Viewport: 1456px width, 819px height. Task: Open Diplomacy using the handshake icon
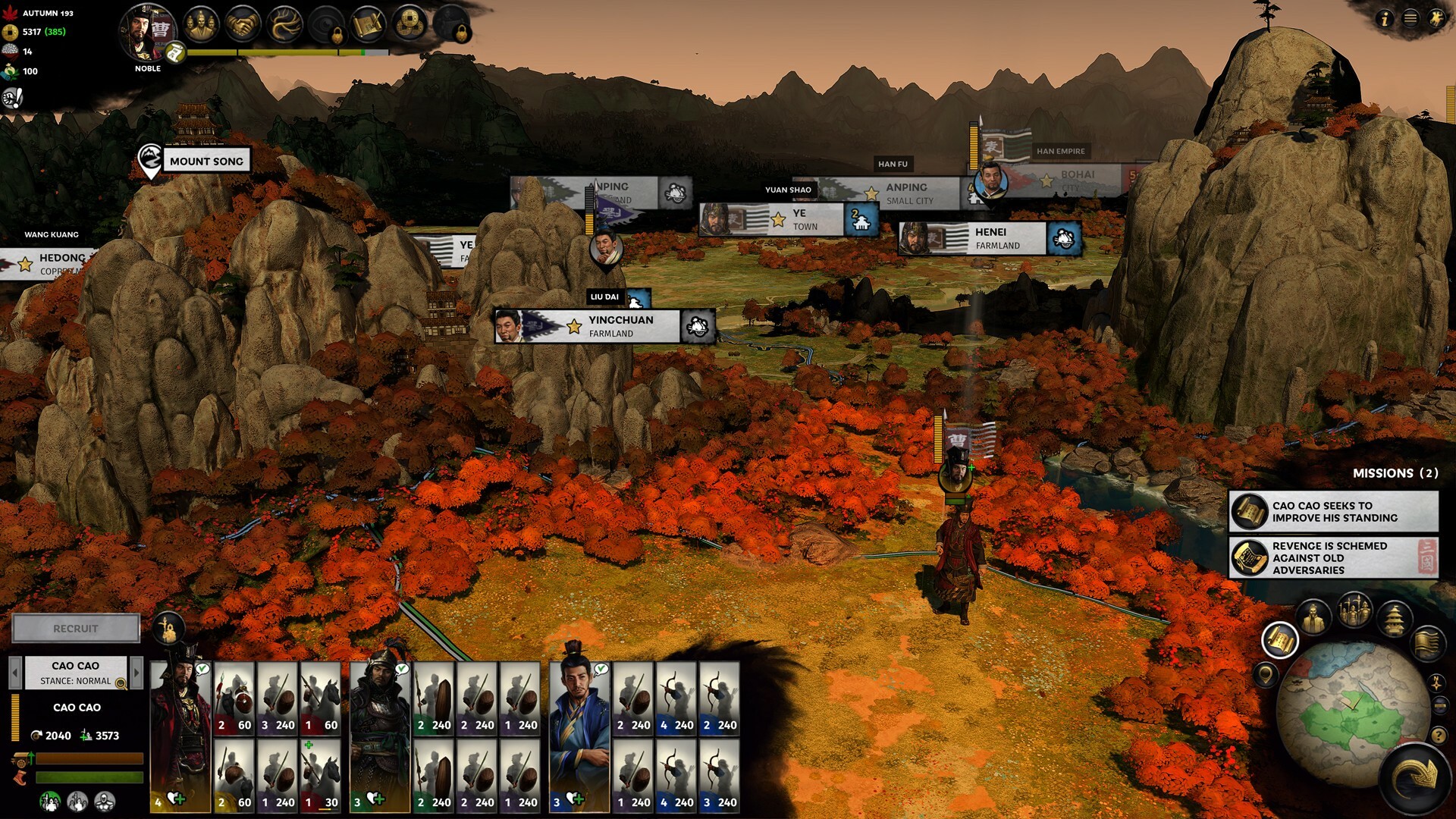coord(243,25)
